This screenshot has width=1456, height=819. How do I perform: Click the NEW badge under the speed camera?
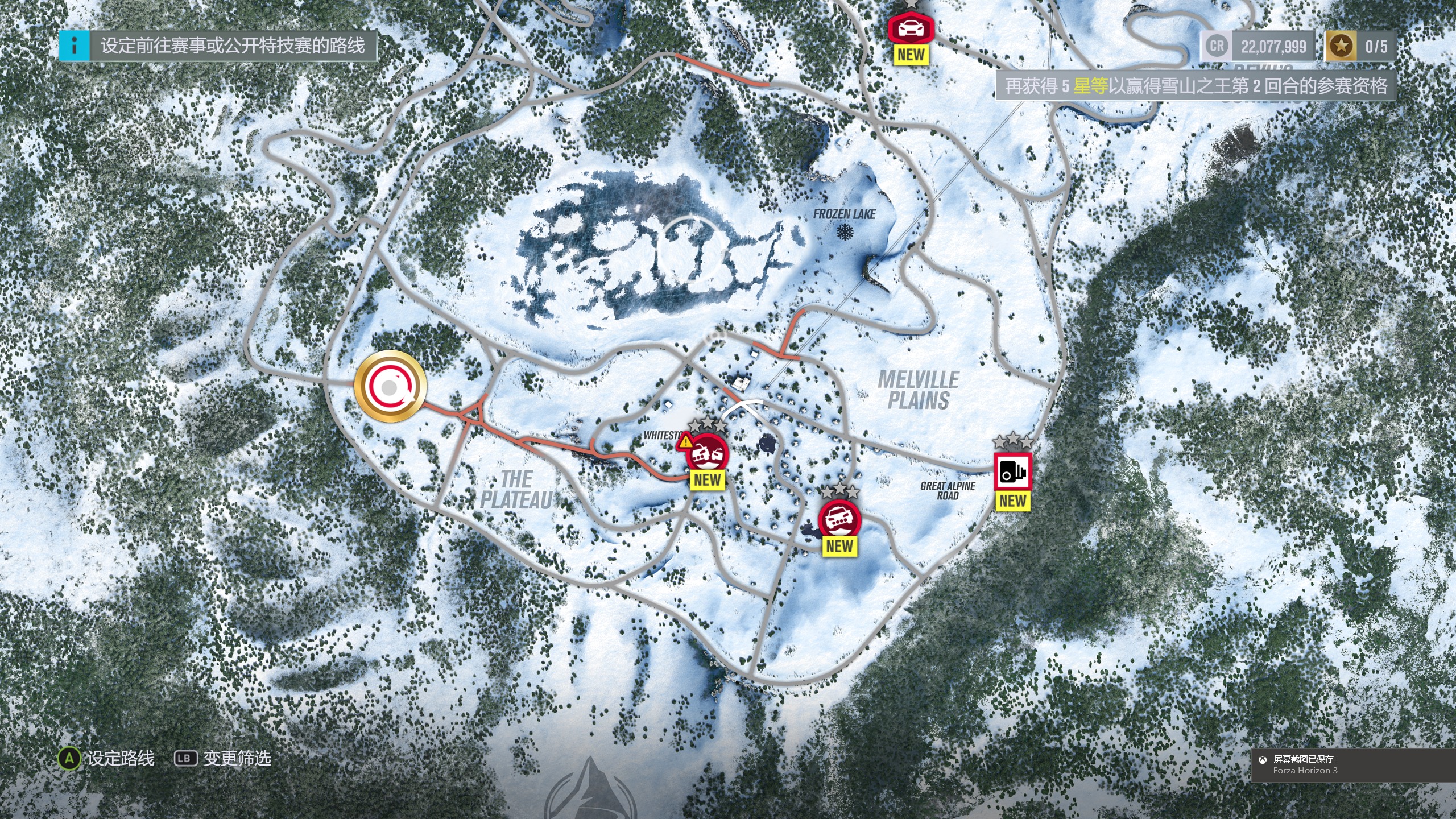tap(1014, 502)
